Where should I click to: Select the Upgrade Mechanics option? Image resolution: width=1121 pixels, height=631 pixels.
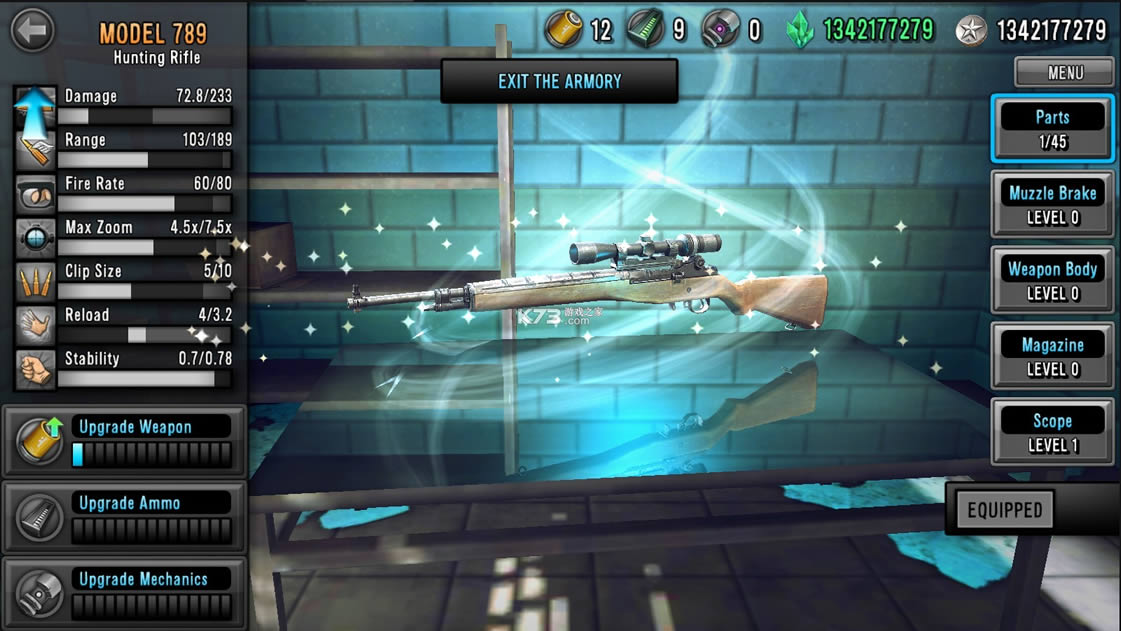tap(123, 592)
